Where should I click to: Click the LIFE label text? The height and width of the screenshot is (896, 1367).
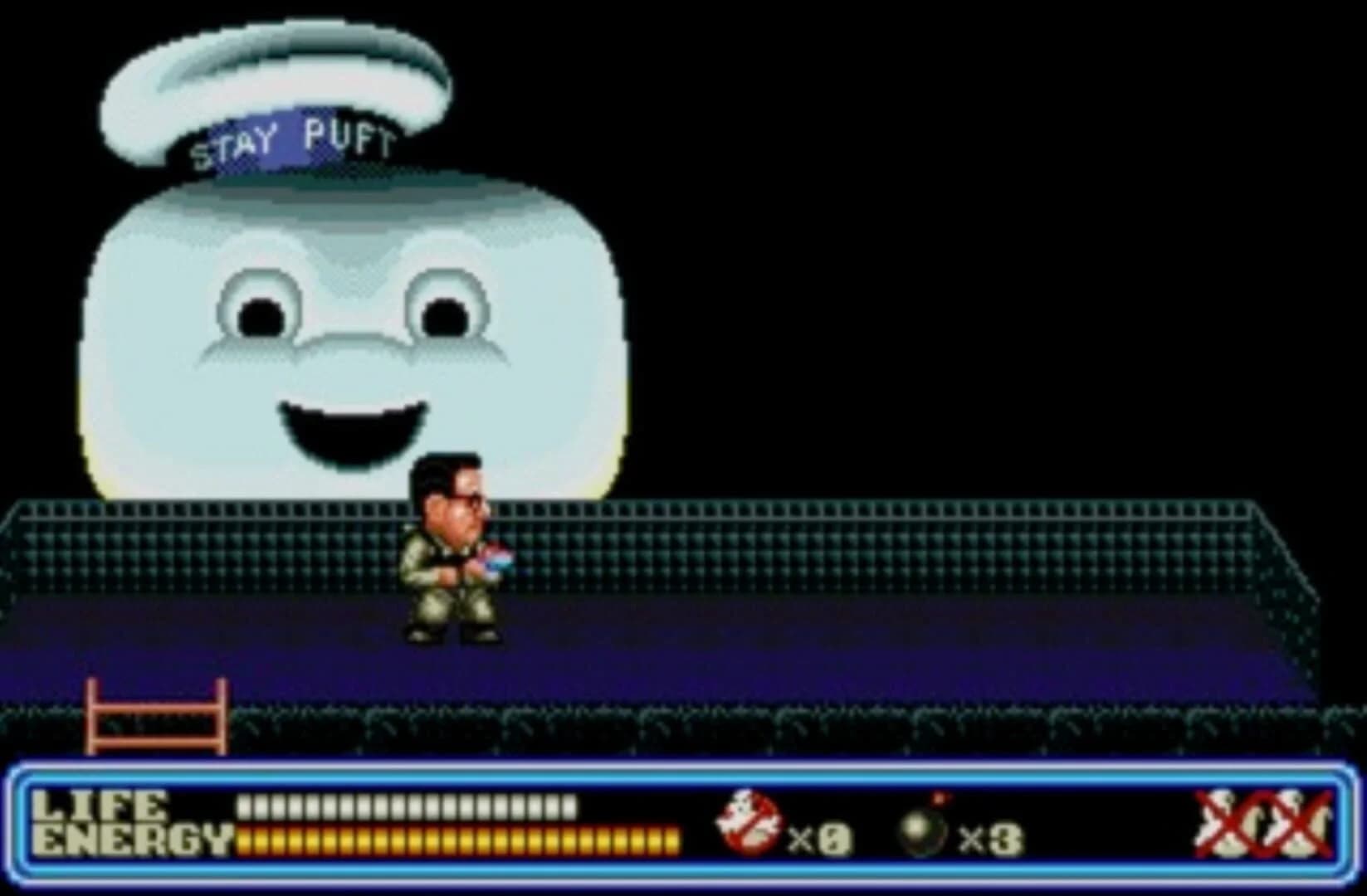(100, 803)
